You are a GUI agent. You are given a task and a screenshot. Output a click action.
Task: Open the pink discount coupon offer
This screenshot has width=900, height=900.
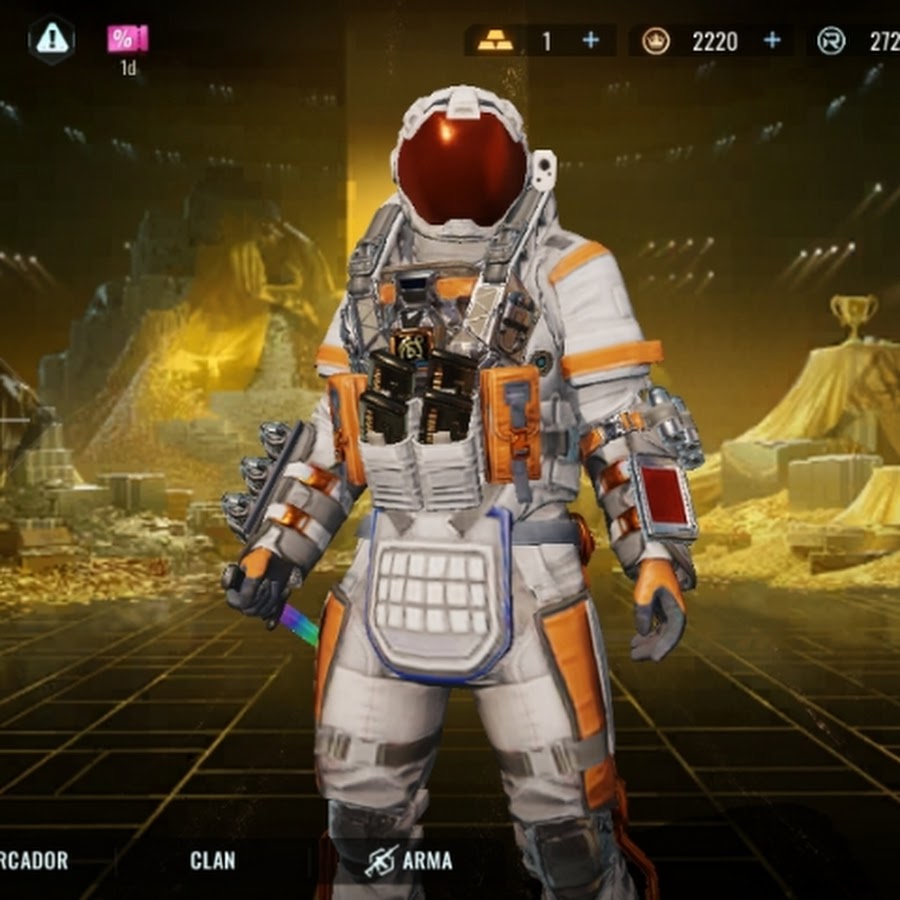coord(128,40)
